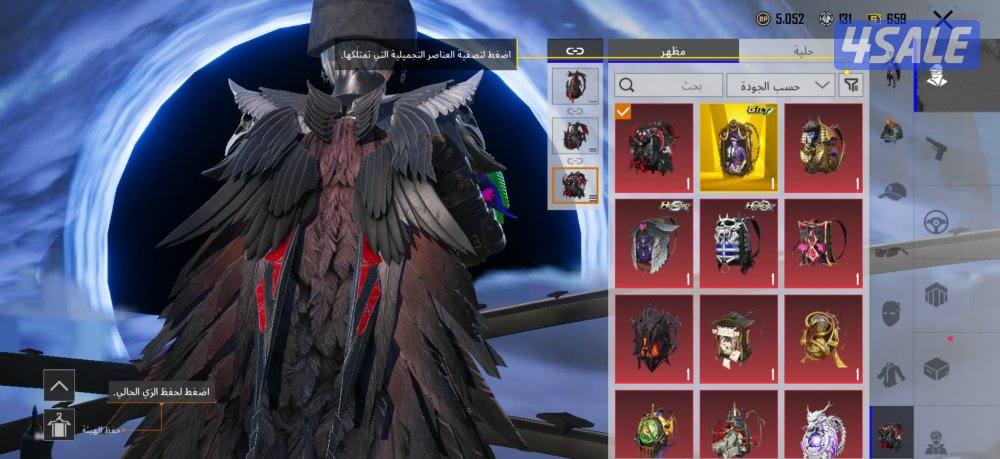Select the equipped black-and-red feathered backpack

click(x=653, y=148)
